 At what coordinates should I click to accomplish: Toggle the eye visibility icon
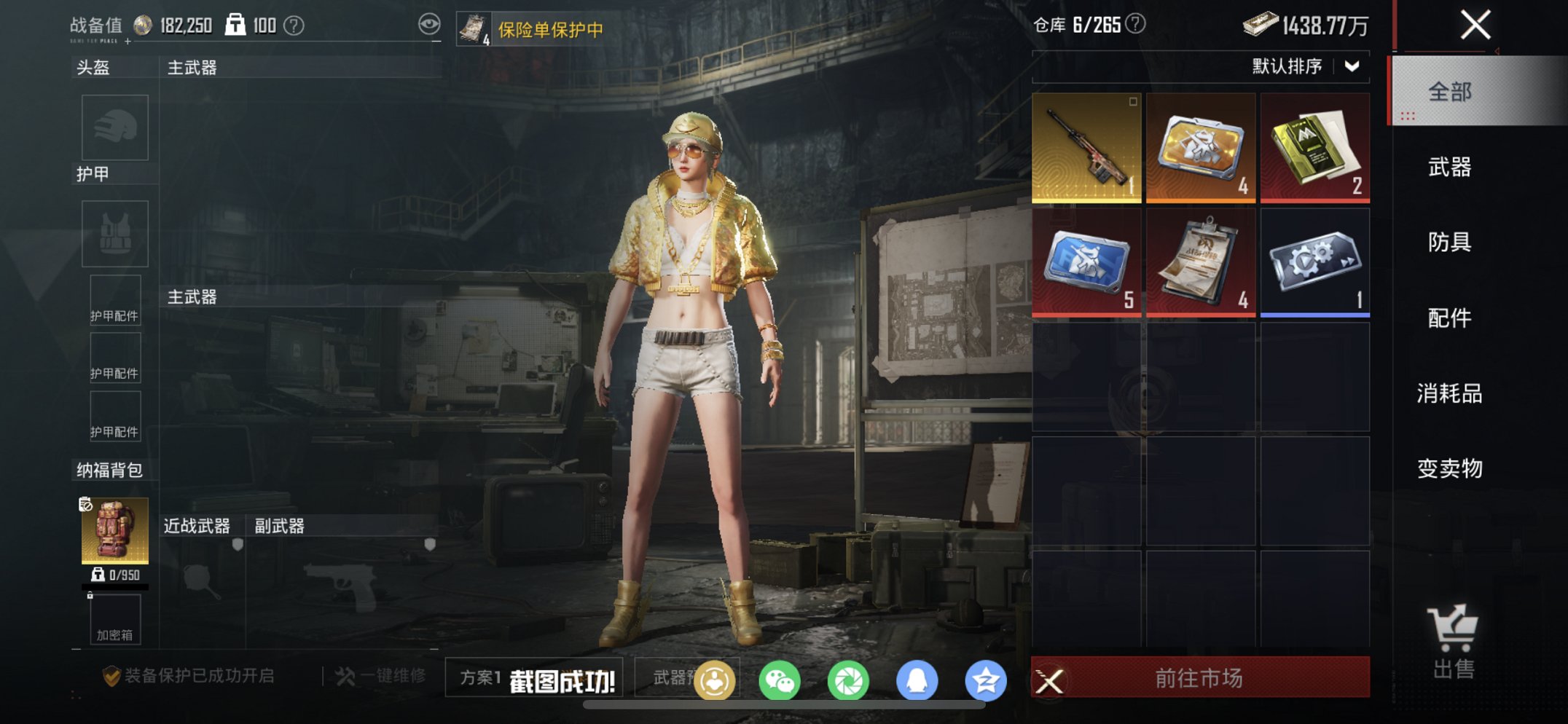[x=431, y=23]
